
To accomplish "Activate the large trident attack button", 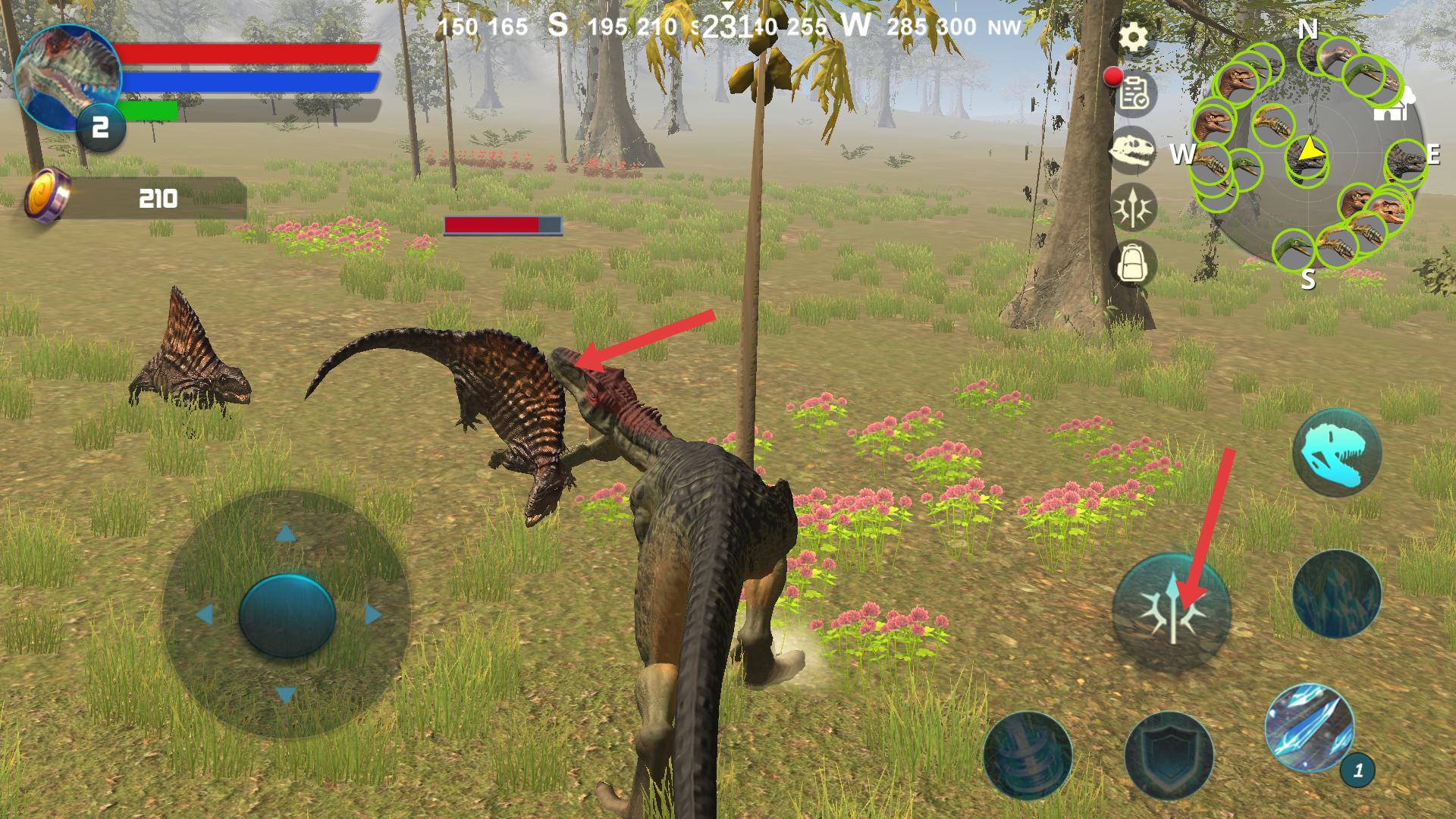I will (x=1172, y=612).
